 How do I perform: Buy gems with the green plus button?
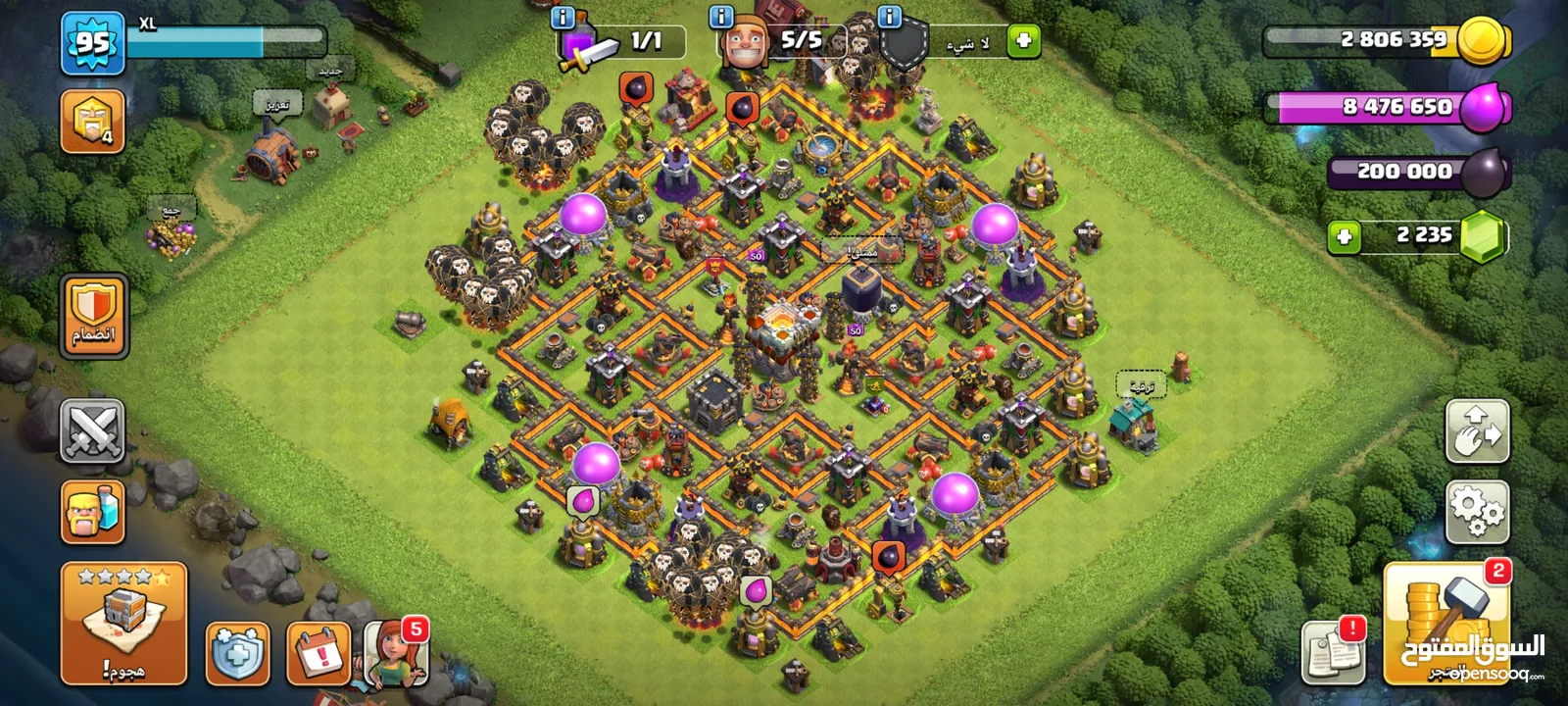[x=1345, y=236]
